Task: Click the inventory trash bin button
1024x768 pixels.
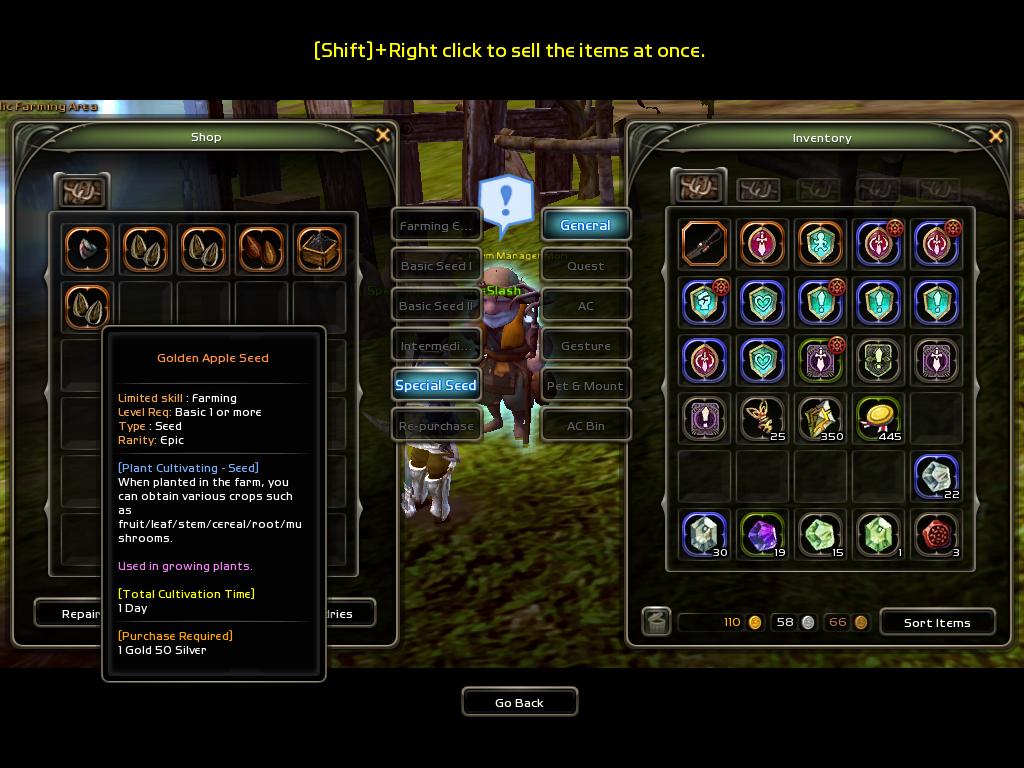Action: coord(655,622)
